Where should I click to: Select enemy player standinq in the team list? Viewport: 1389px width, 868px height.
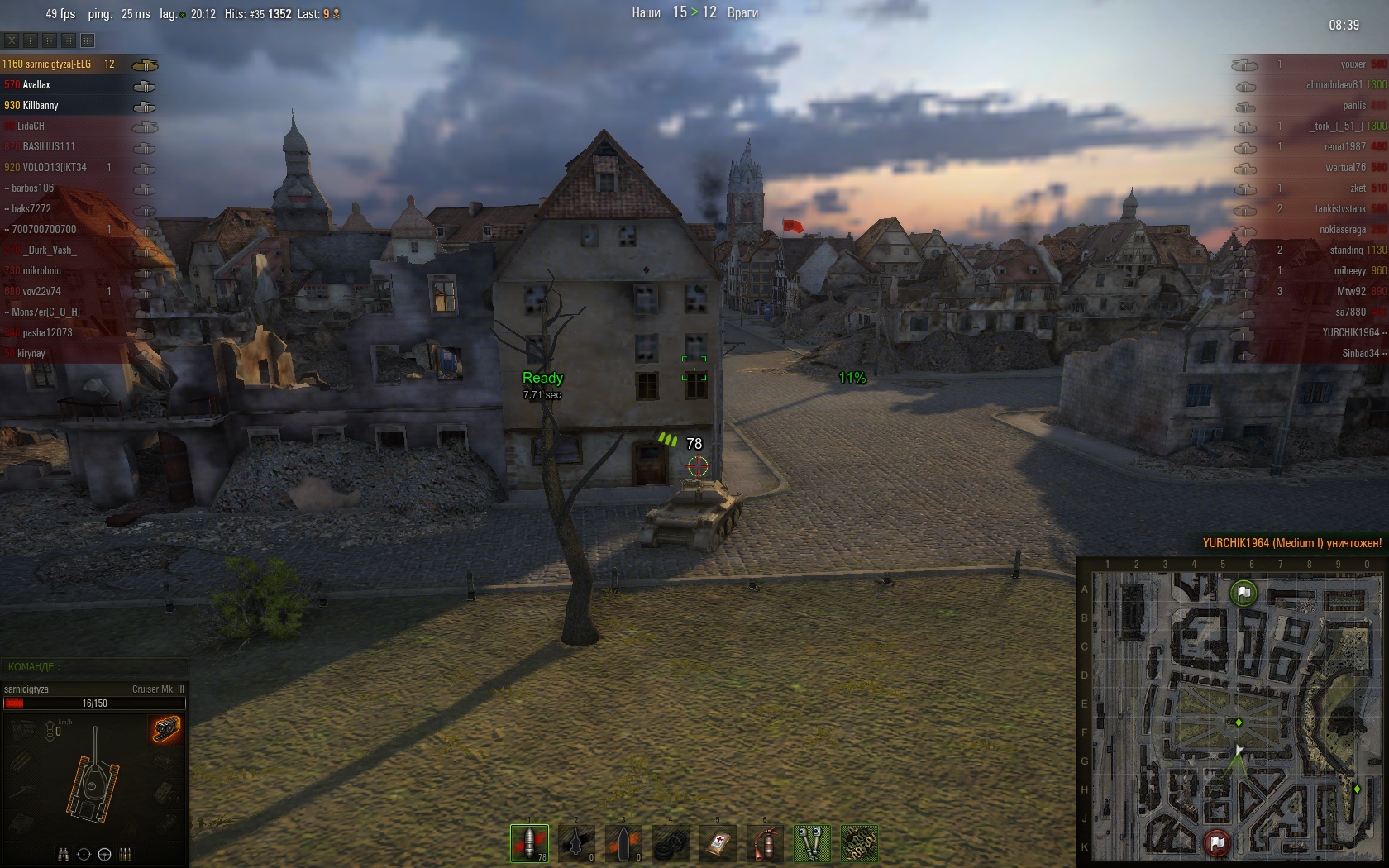click(1346, 250)
